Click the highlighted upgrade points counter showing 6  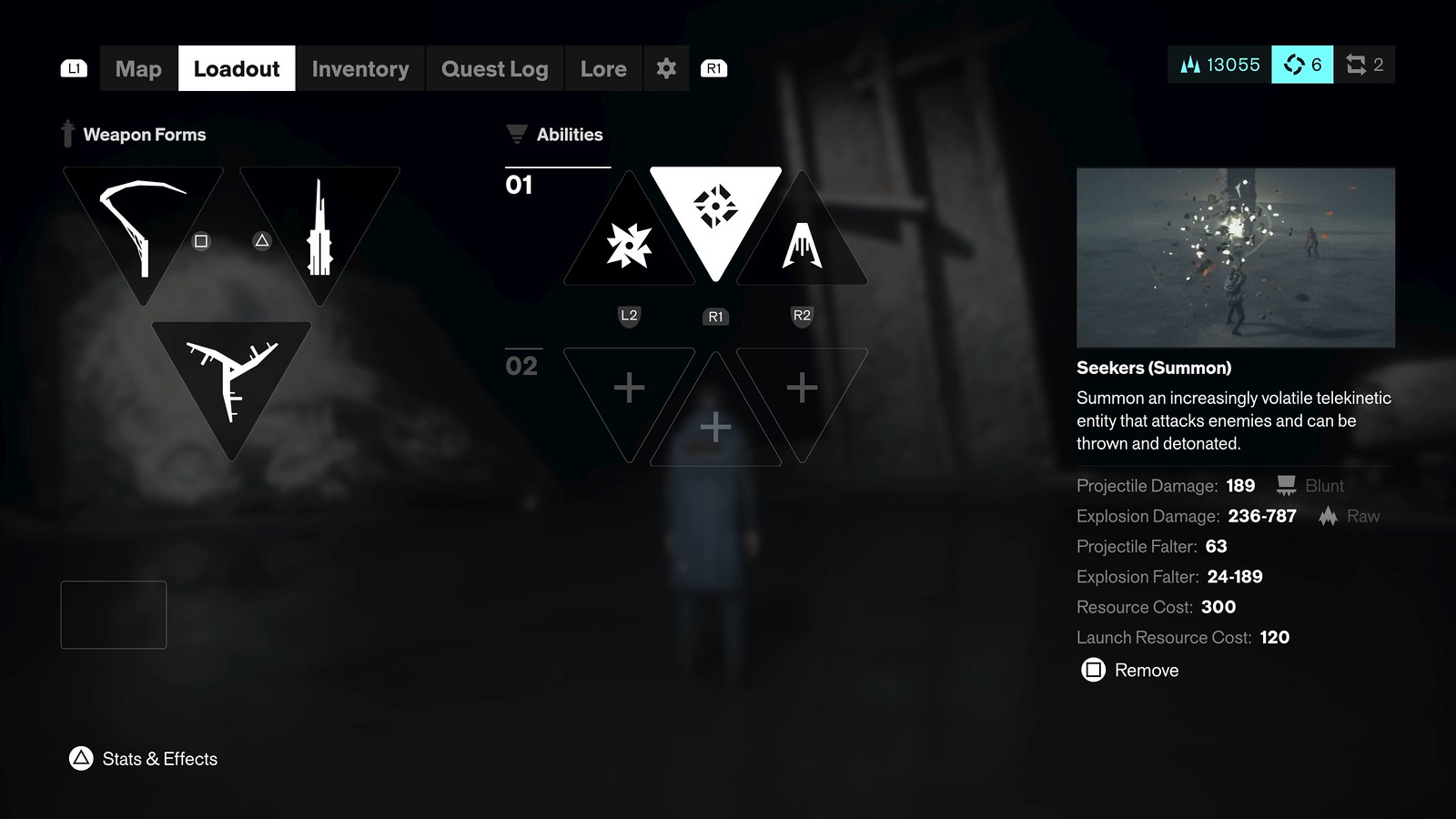coord(1302,65)
